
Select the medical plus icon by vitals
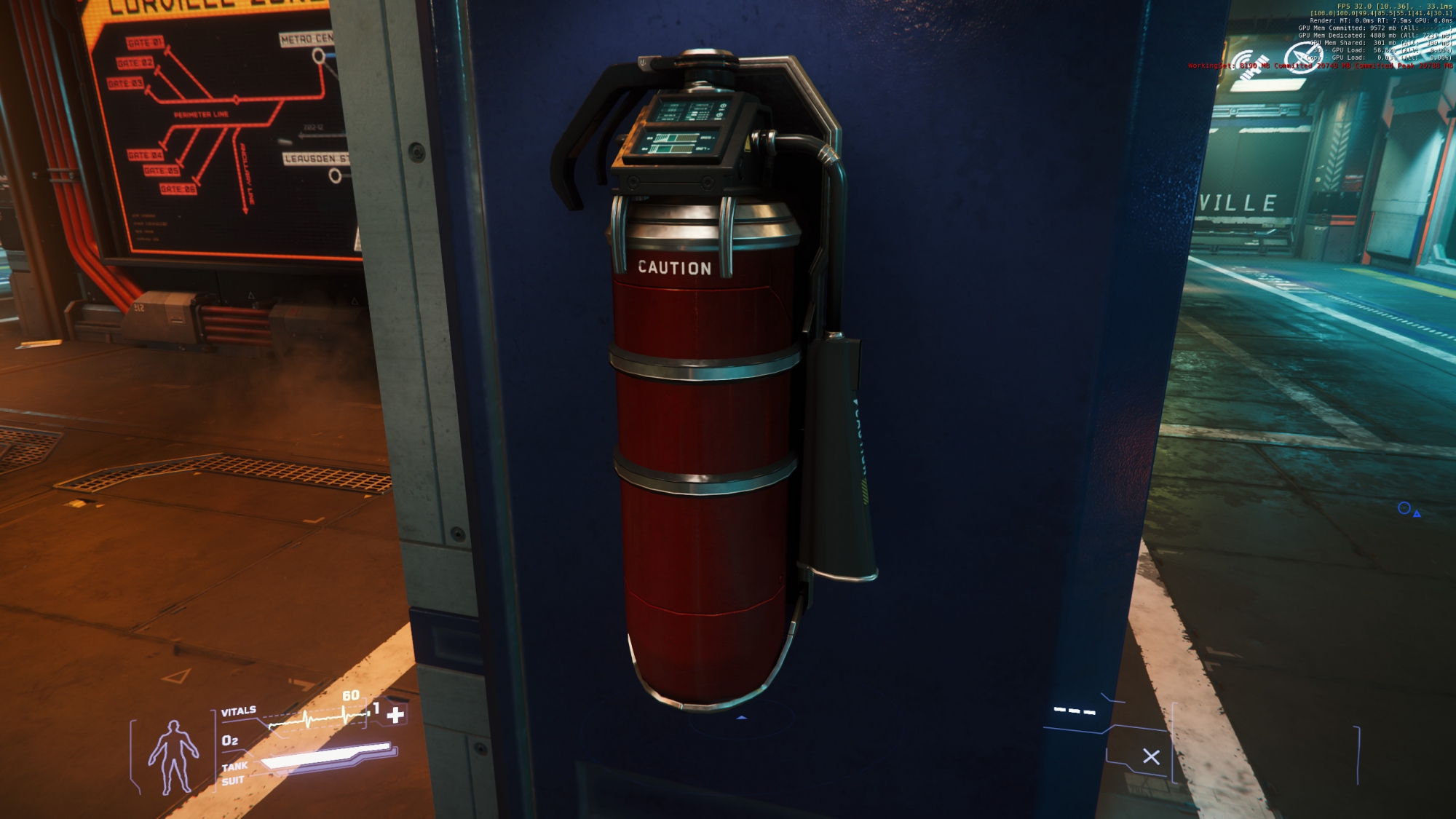395,715
